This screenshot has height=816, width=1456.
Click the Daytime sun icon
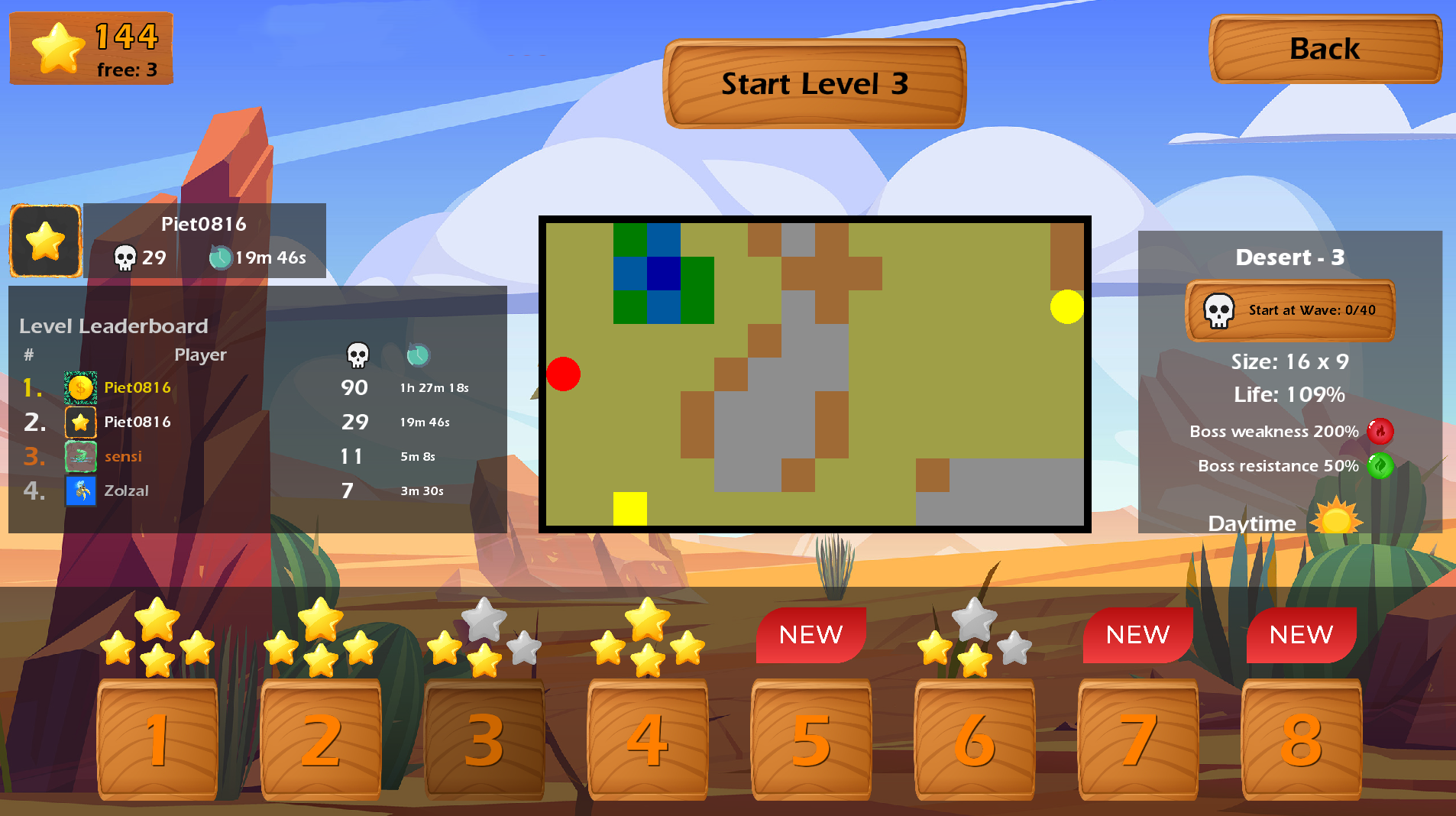[x=1337, y=520]
